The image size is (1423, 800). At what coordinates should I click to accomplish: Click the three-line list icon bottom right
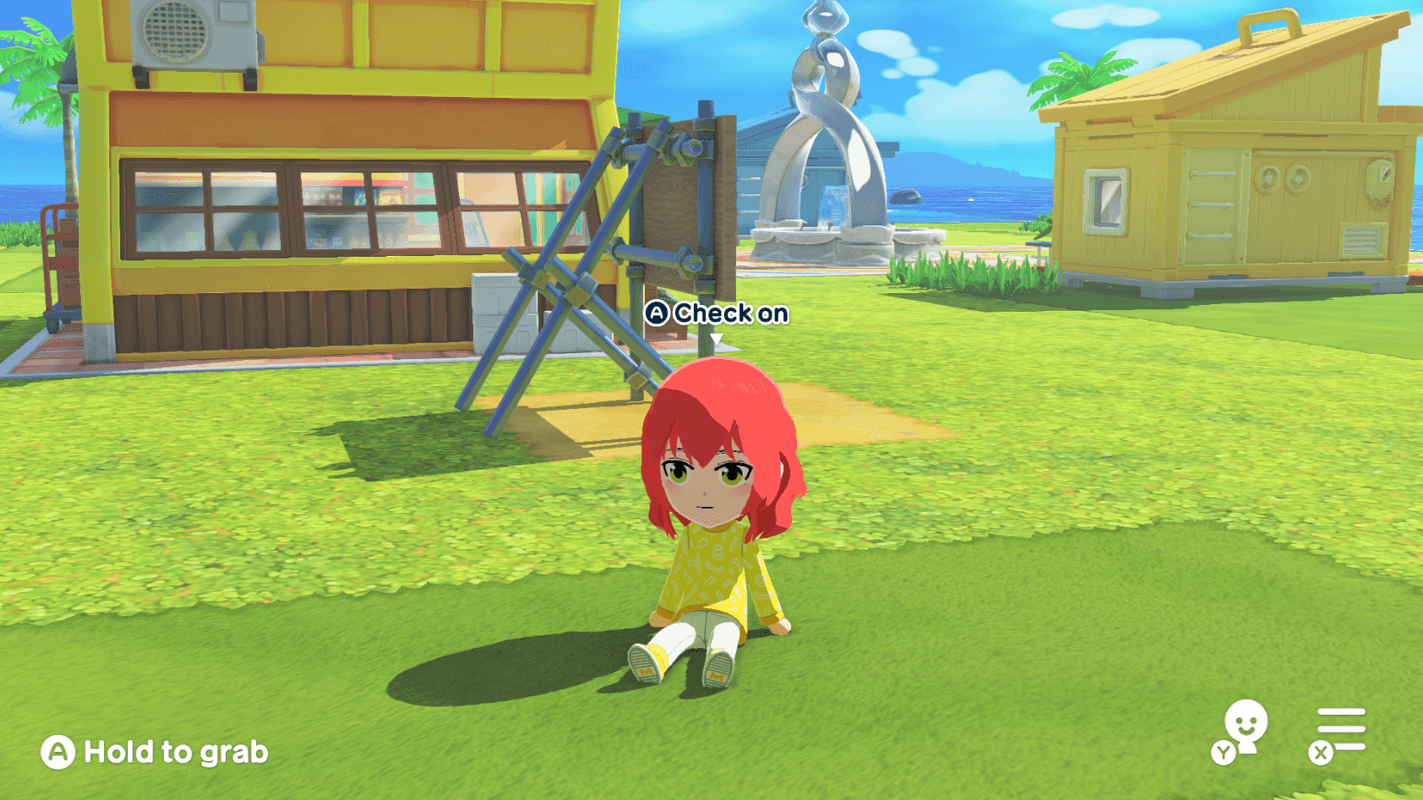pyautogui.click(x=1340, y=732)
